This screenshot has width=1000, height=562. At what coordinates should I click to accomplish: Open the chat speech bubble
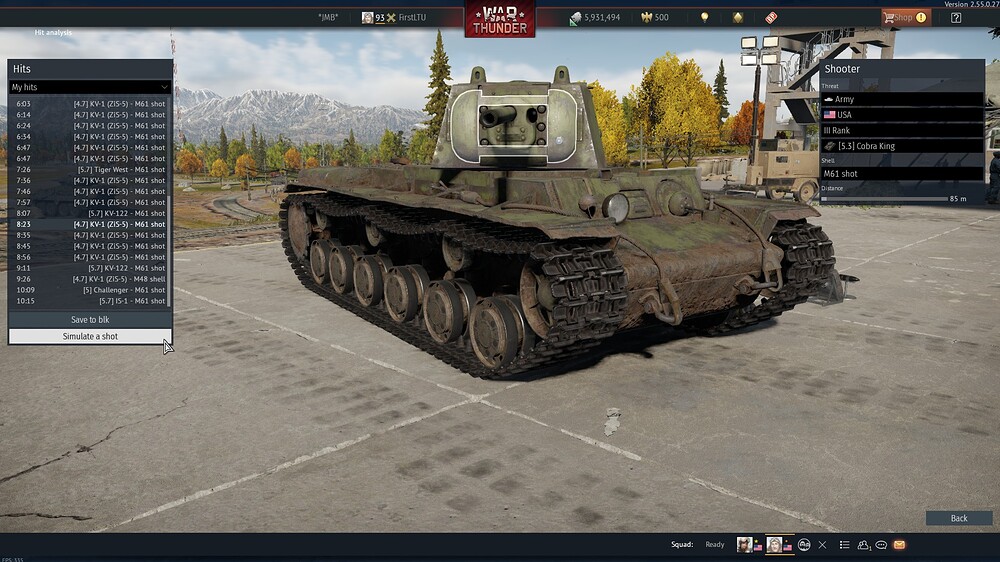coord(881,545)
